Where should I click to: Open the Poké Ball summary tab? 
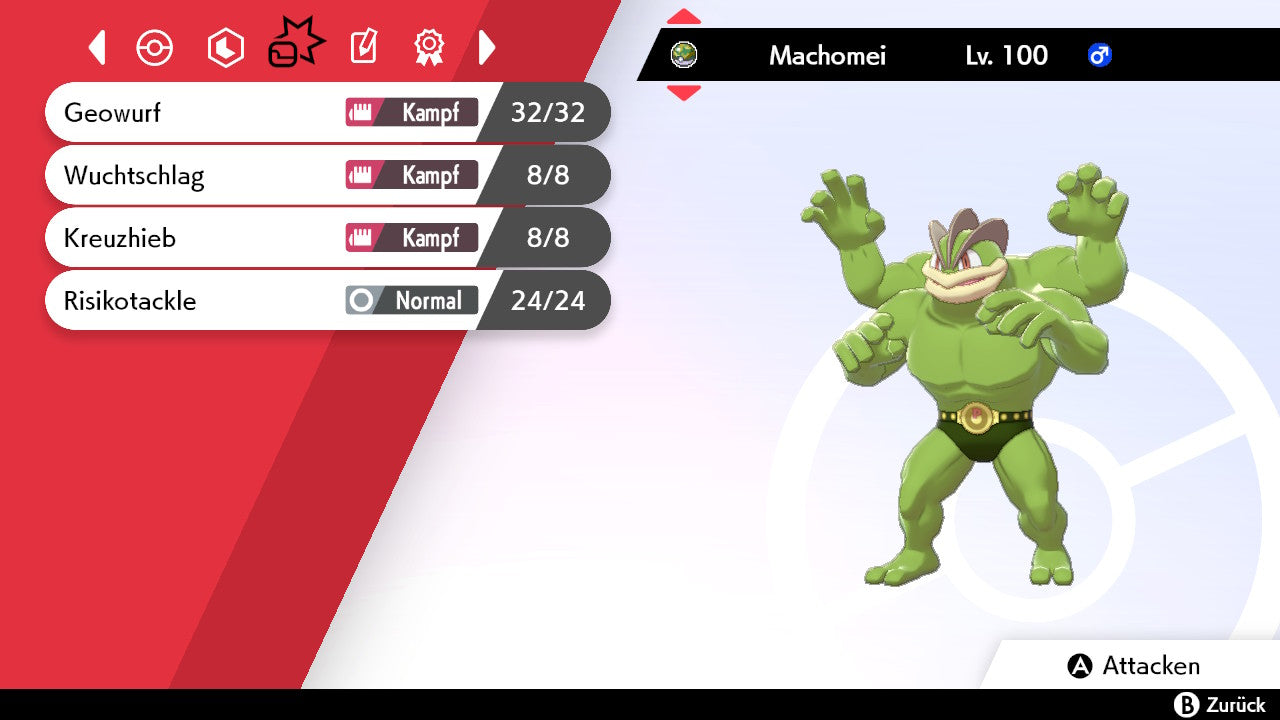(x=155, y=48)
